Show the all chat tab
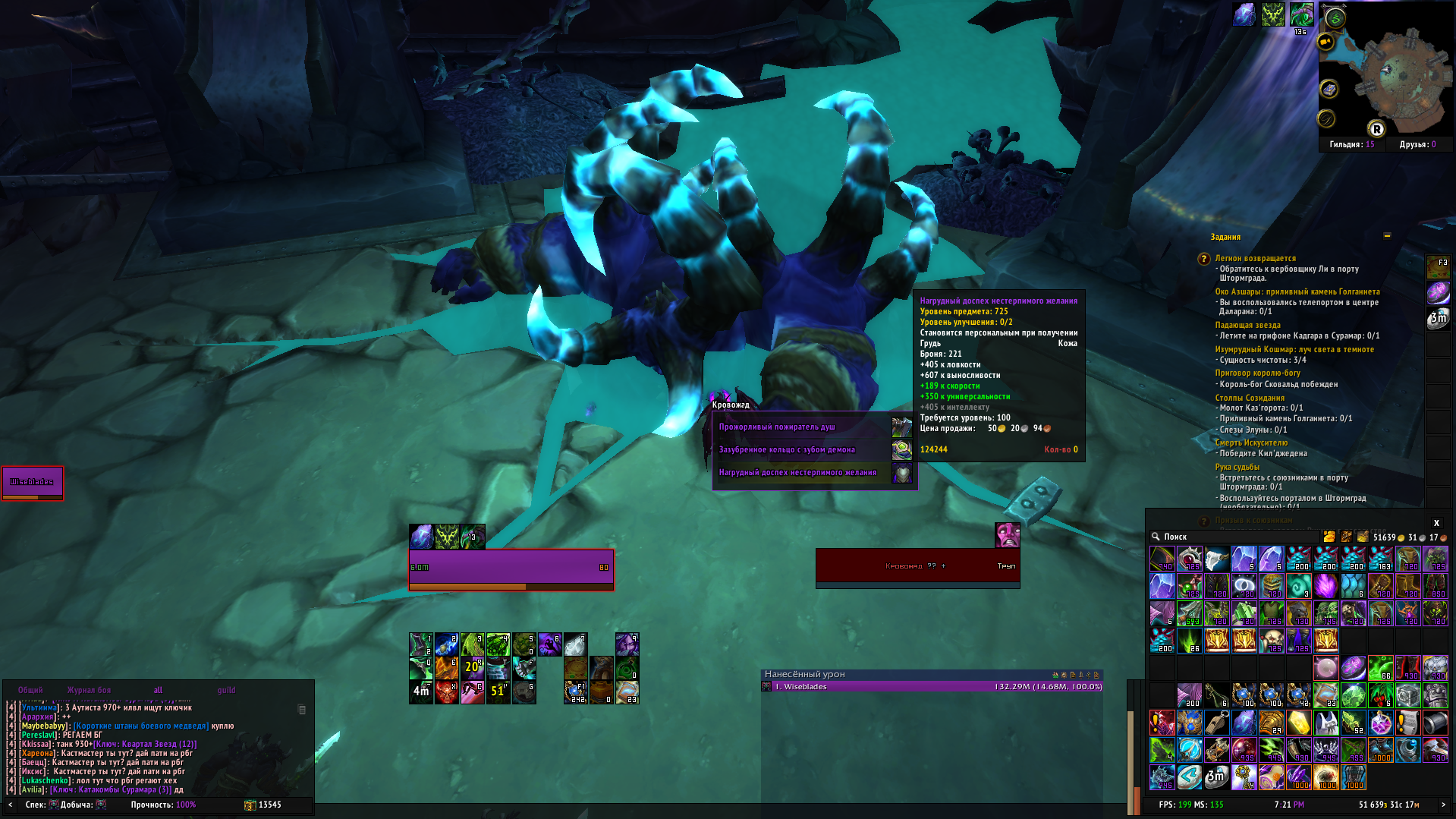This screenshot has height=819, width=1456. coord(158,690)
